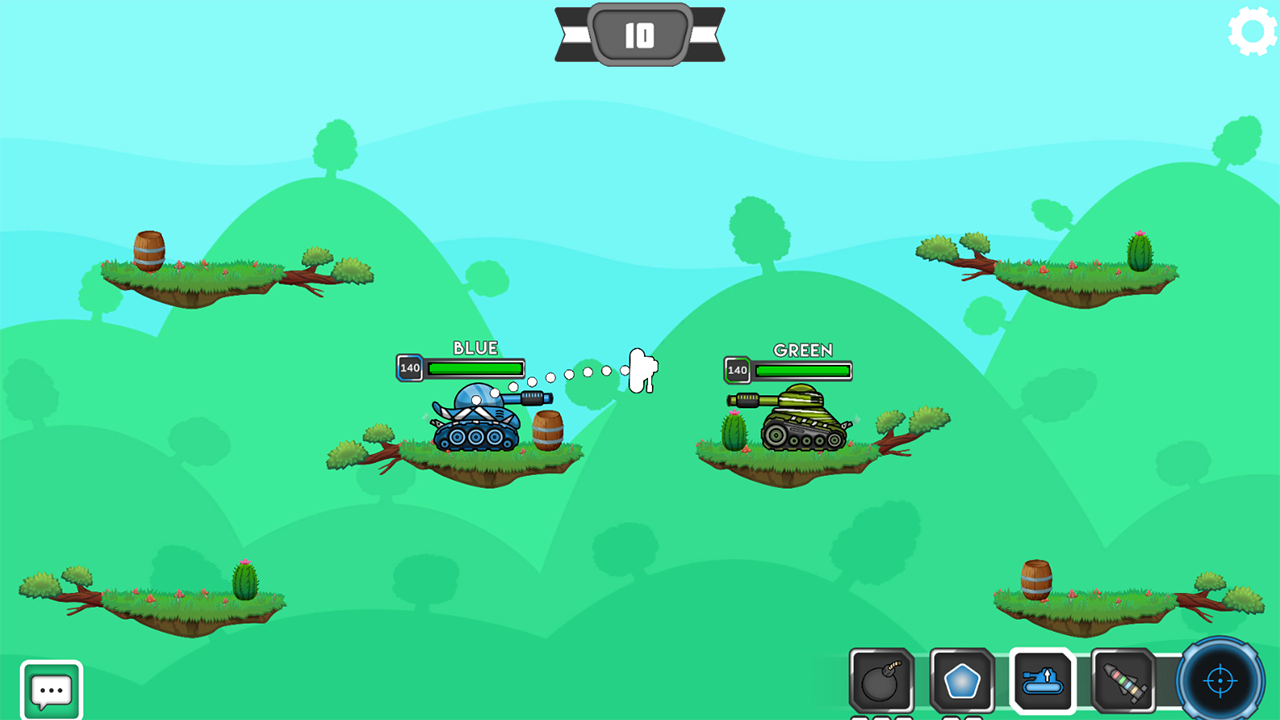Open the settings gear icon
Viewport: 1280px width, 720px height.
click(1250, 30)
